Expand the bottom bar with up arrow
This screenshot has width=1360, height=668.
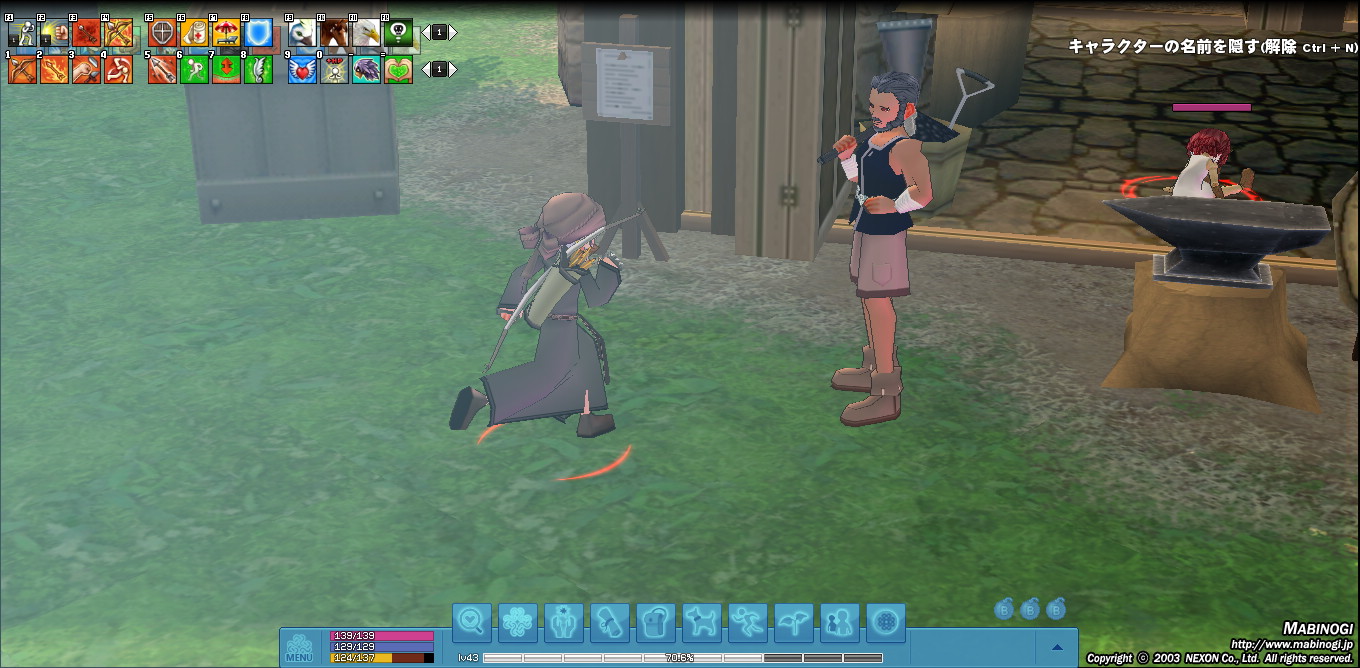tap(1057, 647)
